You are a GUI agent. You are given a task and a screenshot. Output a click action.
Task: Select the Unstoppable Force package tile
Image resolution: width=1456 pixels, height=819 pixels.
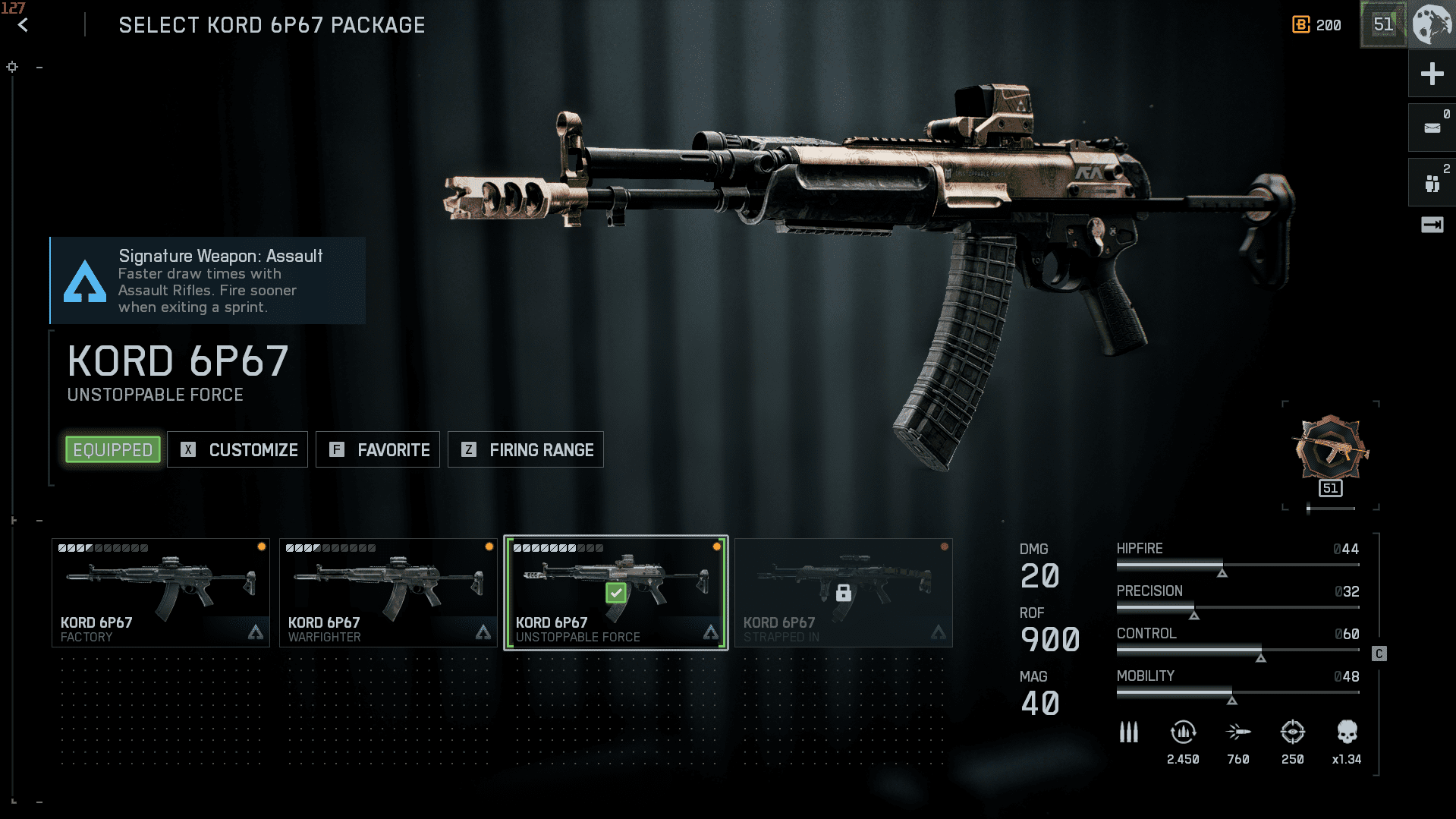pos(616,593)
